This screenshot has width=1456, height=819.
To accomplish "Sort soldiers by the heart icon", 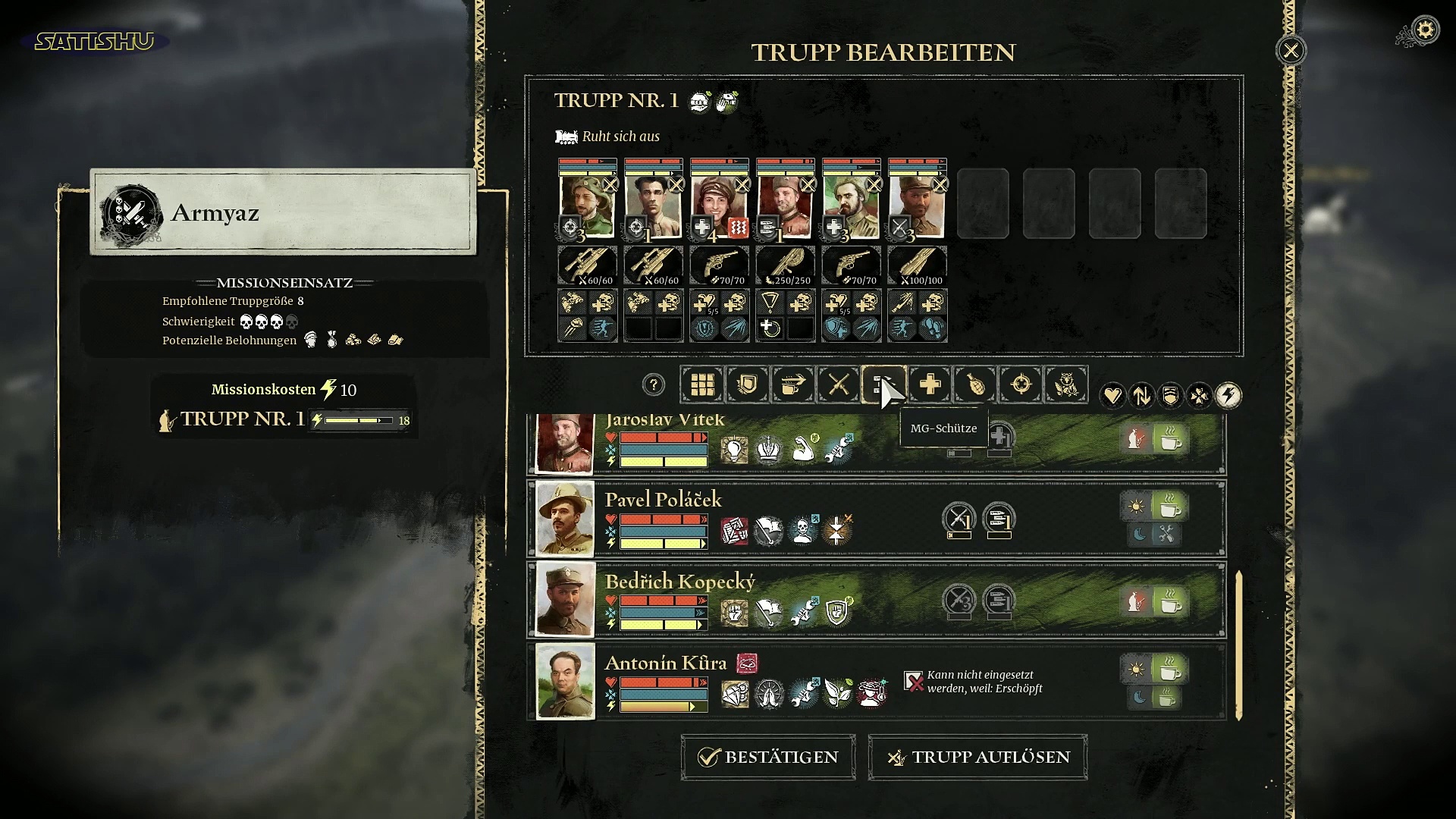I will click(1112, 395).
